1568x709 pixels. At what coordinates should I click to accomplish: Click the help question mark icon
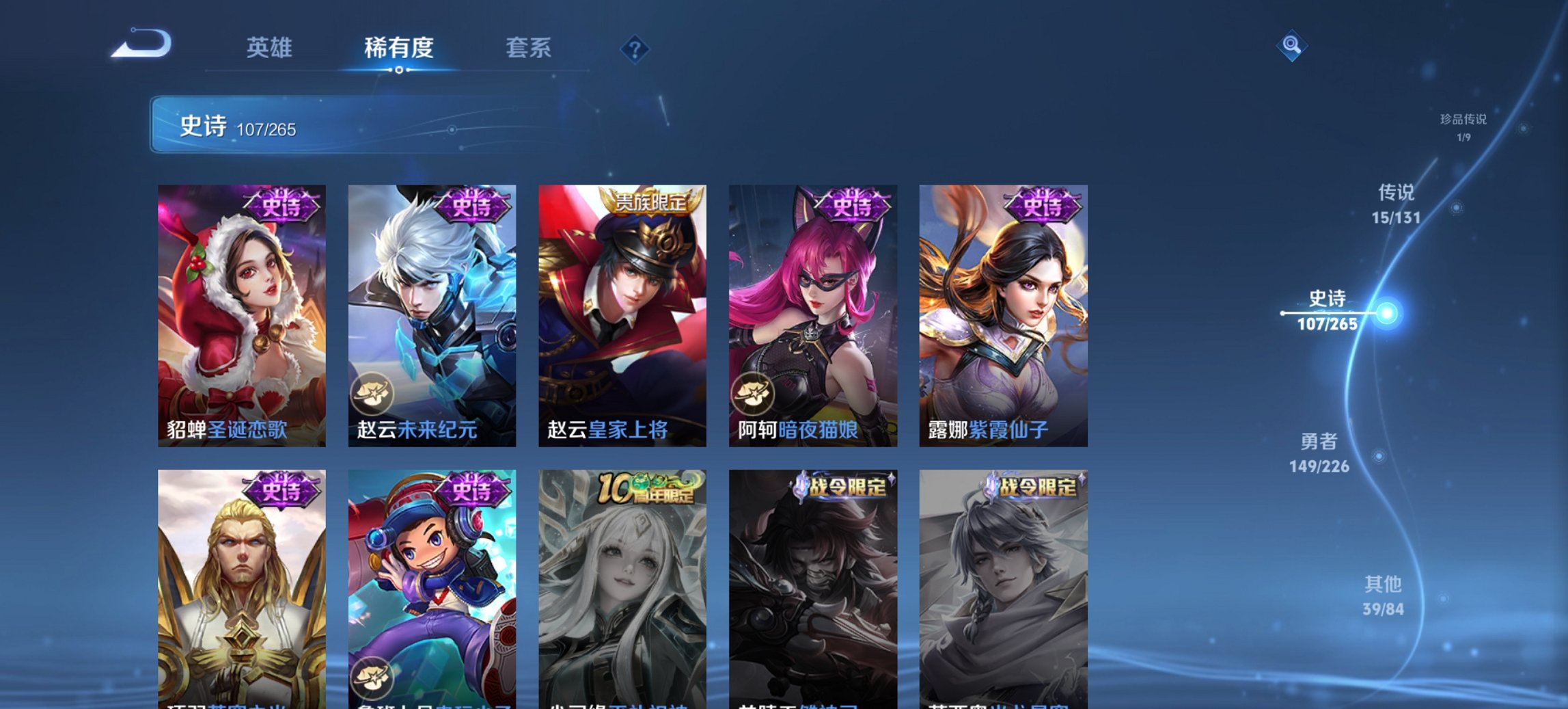(635, 49)
